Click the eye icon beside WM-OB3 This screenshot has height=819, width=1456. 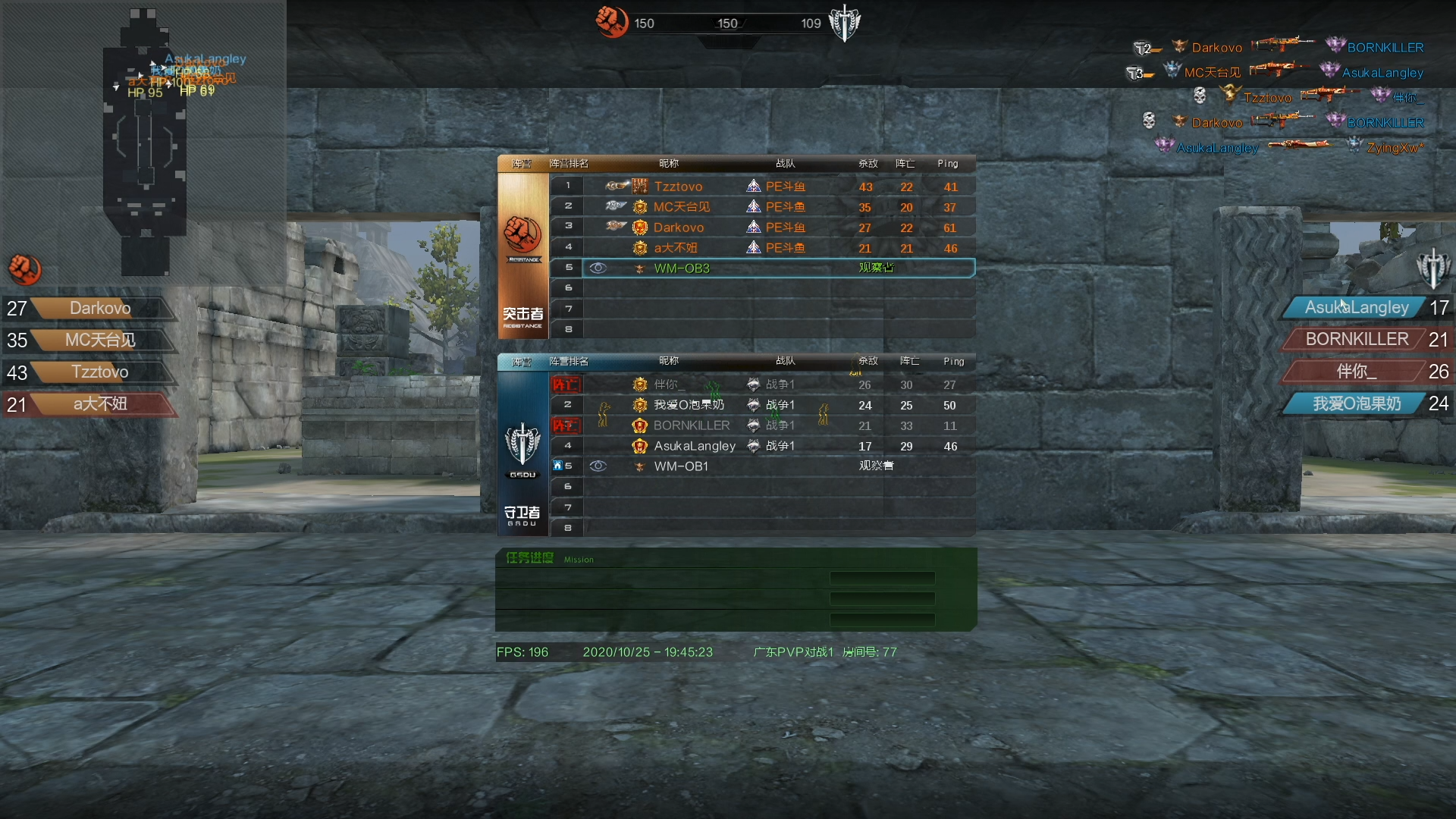tap(598, 268)
